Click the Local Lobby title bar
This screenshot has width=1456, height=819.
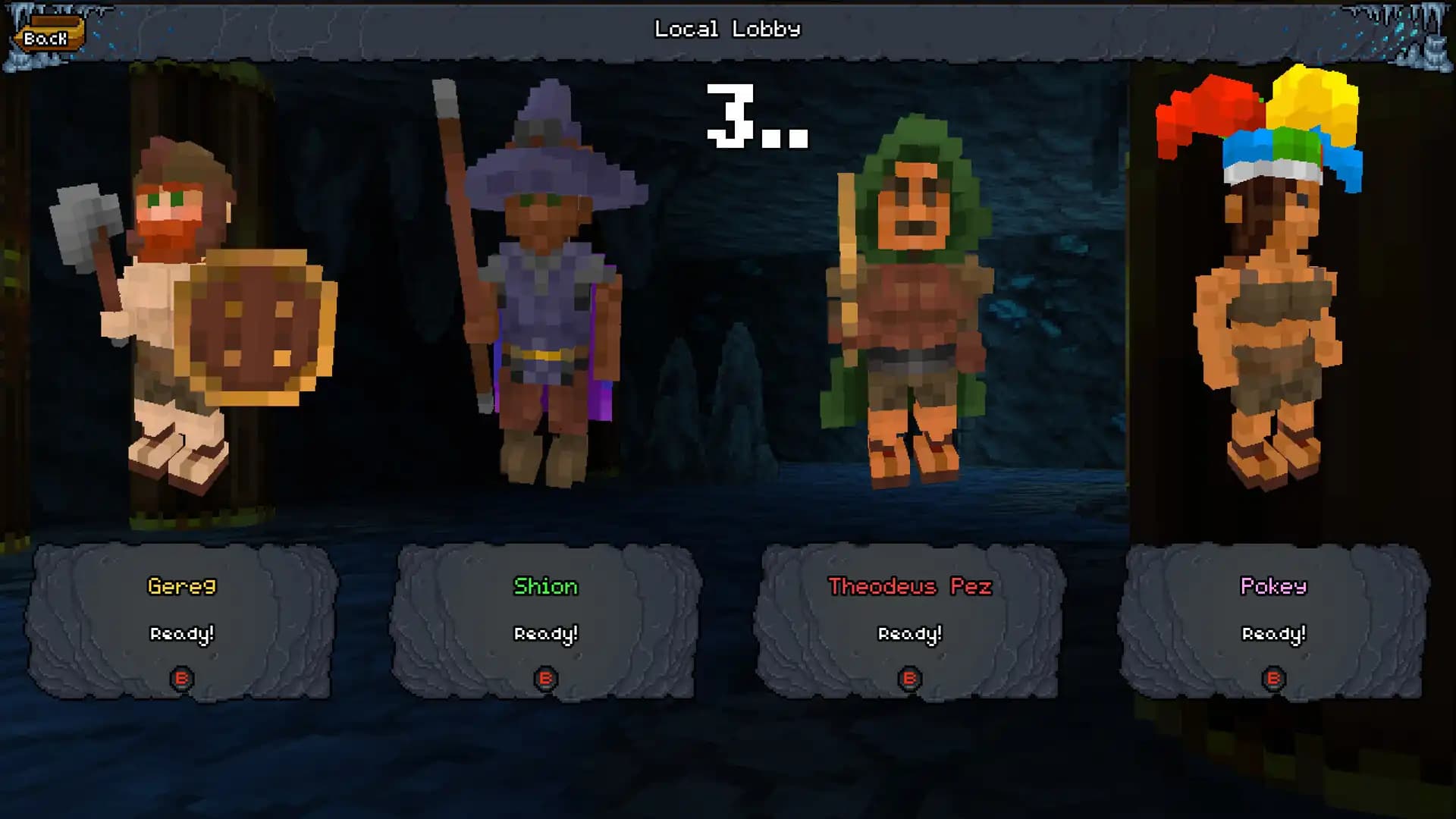pos(728,30)
